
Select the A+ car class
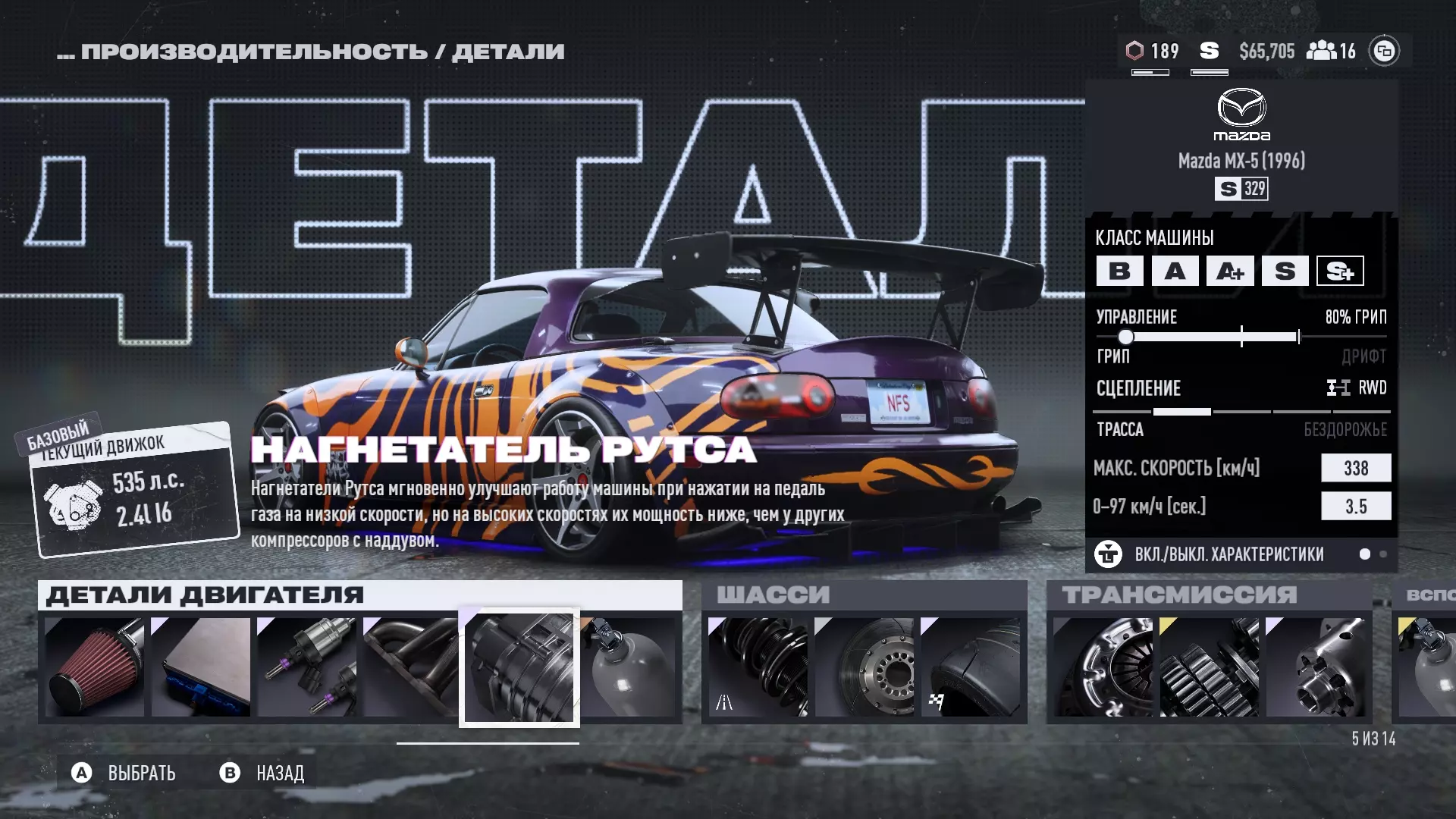[1230, 271]
